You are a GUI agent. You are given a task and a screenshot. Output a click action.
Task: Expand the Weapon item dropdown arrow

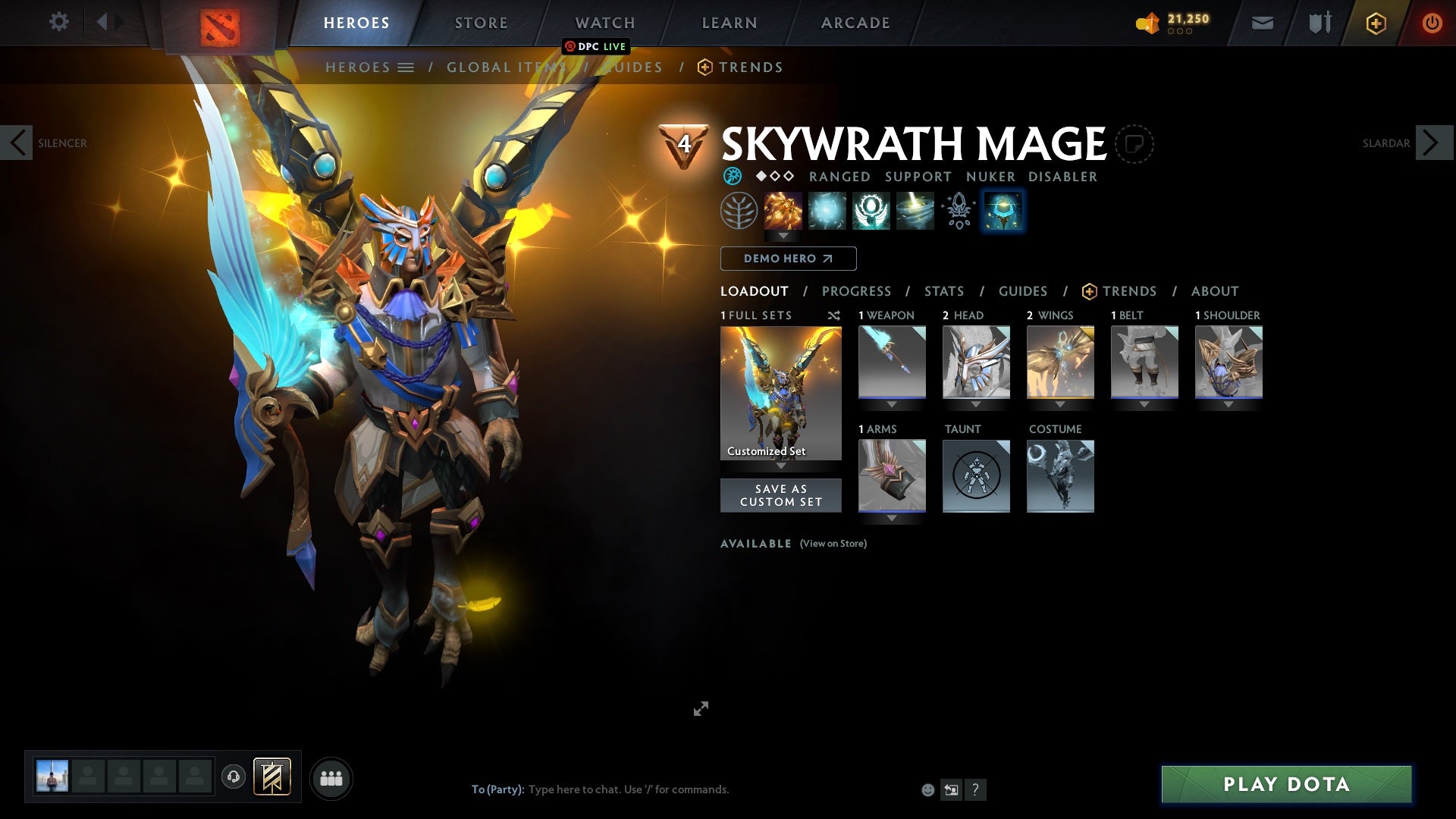(892, 404)
